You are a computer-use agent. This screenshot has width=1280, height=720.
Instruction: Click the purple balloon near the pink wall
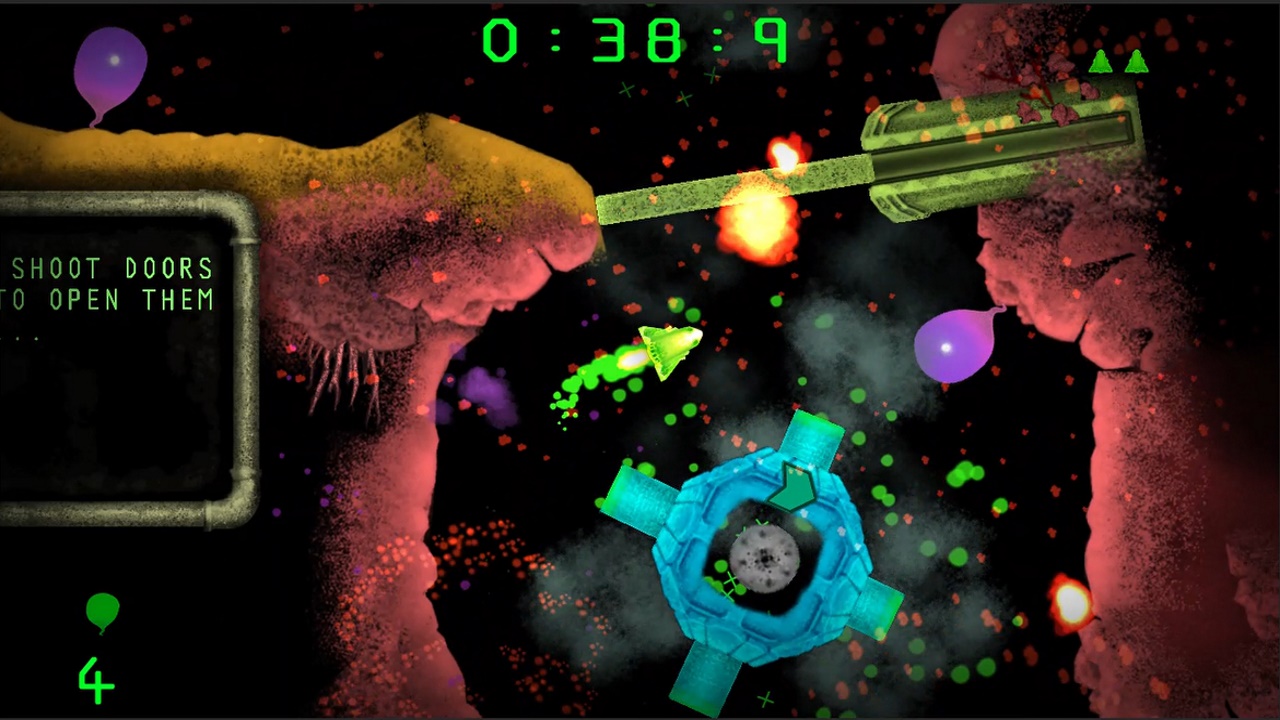tap(950, 348)
